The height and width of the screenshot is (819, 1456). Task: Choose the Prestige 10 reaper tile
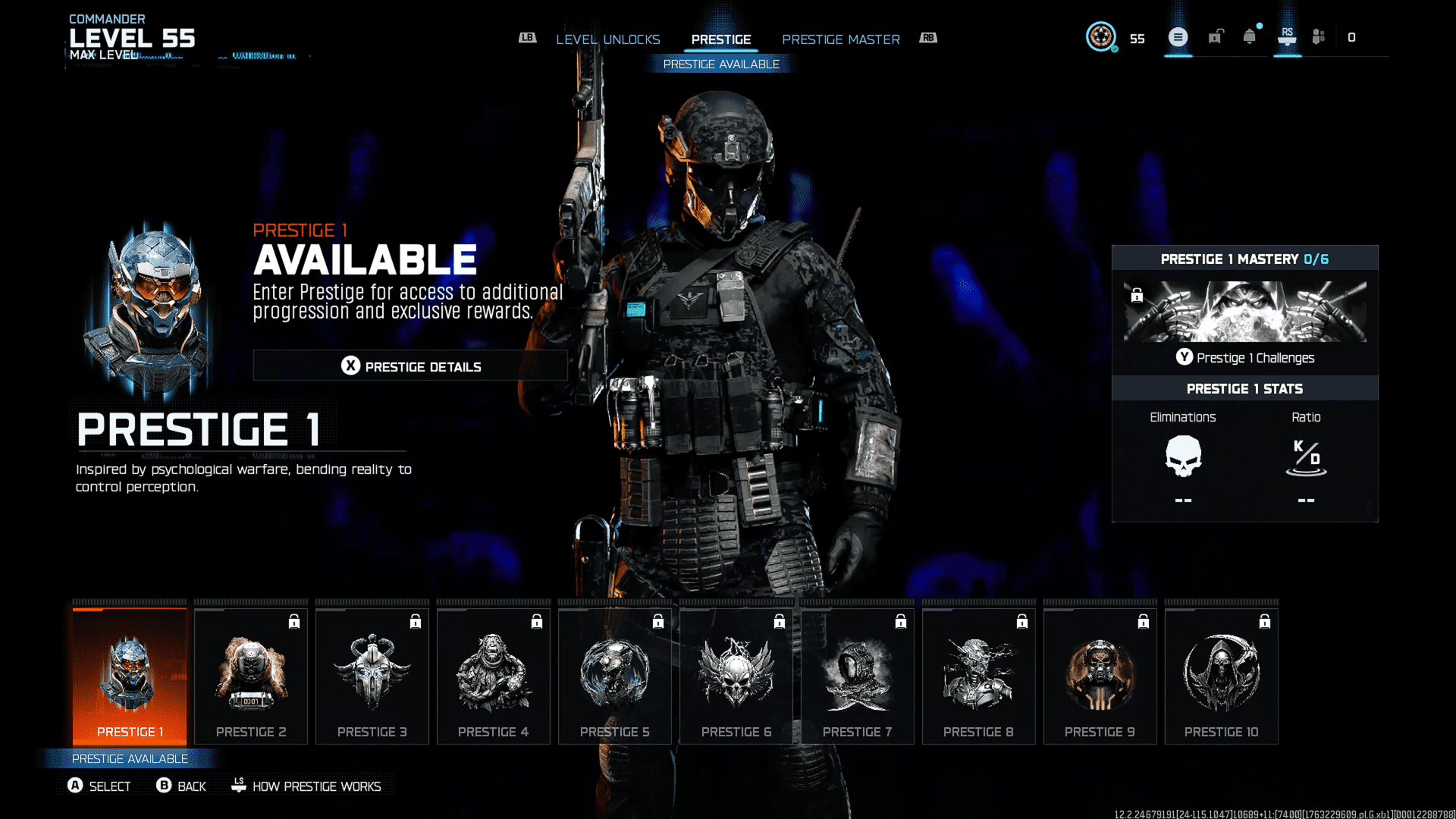[1222, 676]
